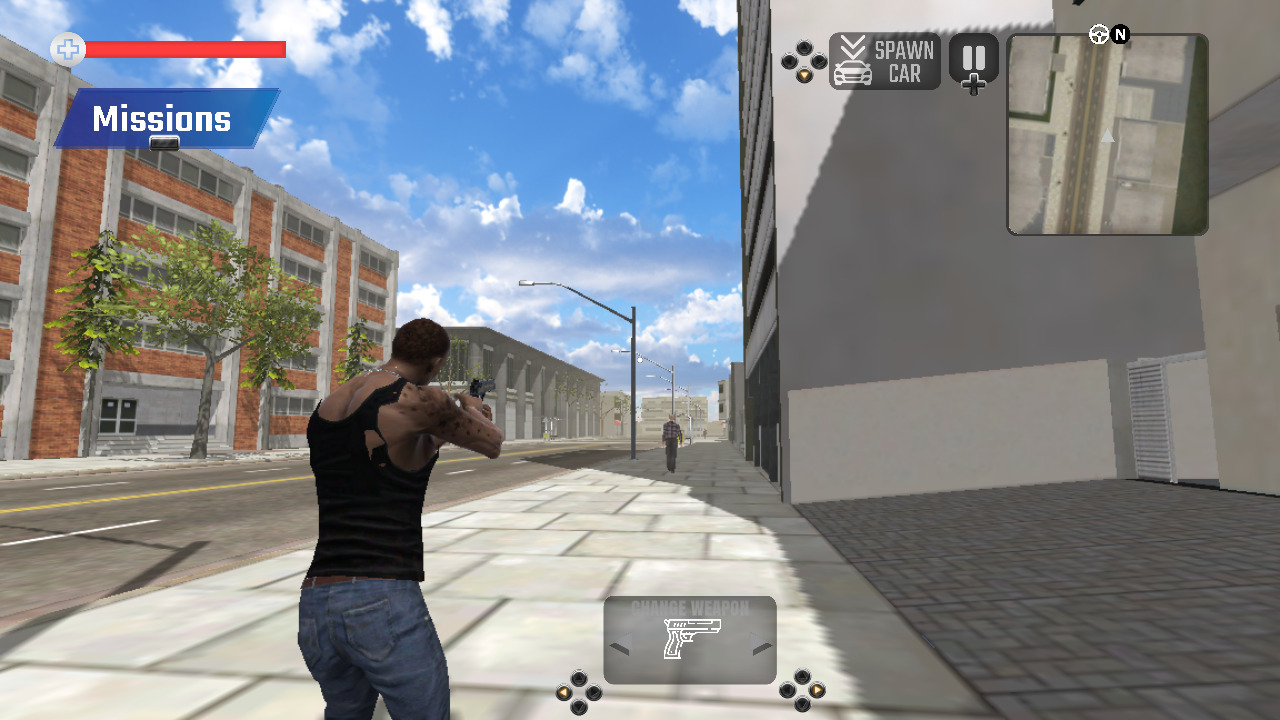Toggle the orange down arrow on upper d-pad
The image size is (1280, 720).
click(x=804, y=75)
